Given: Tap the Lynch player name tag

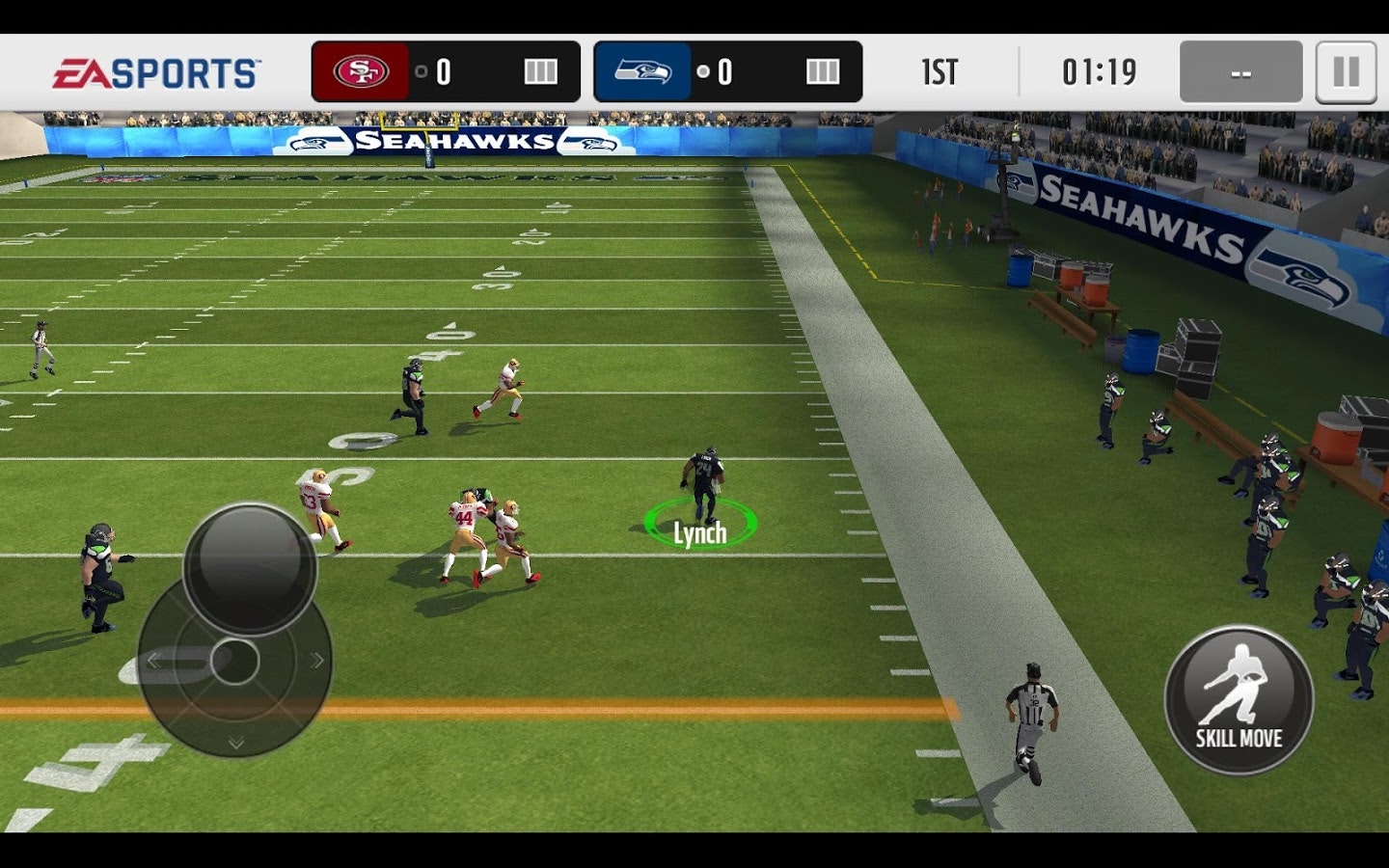Looking at the screenshot, I should 702,530.
